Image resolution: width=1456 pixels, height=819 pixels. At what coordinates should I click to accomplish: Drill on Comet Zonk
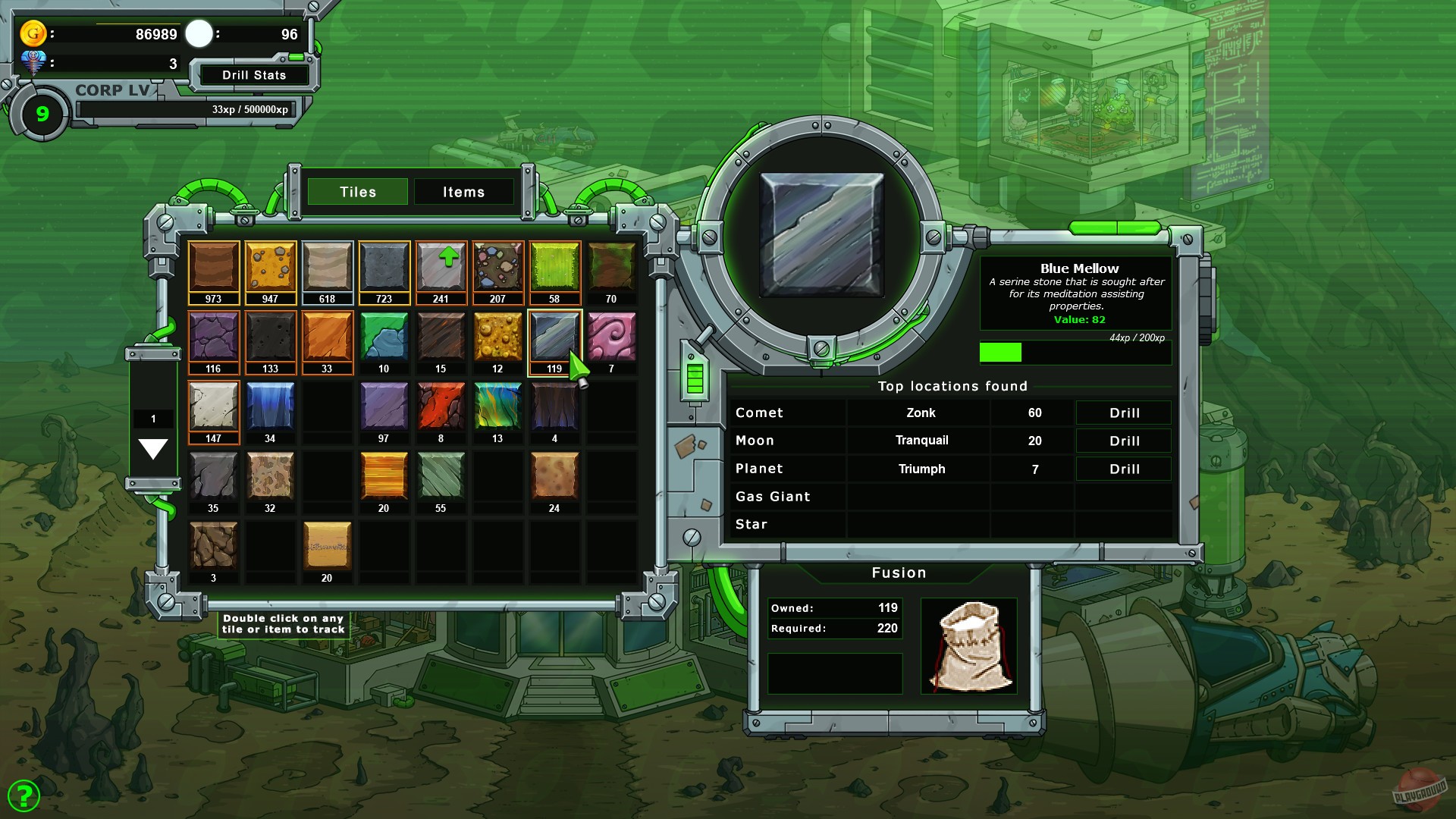1122,413
